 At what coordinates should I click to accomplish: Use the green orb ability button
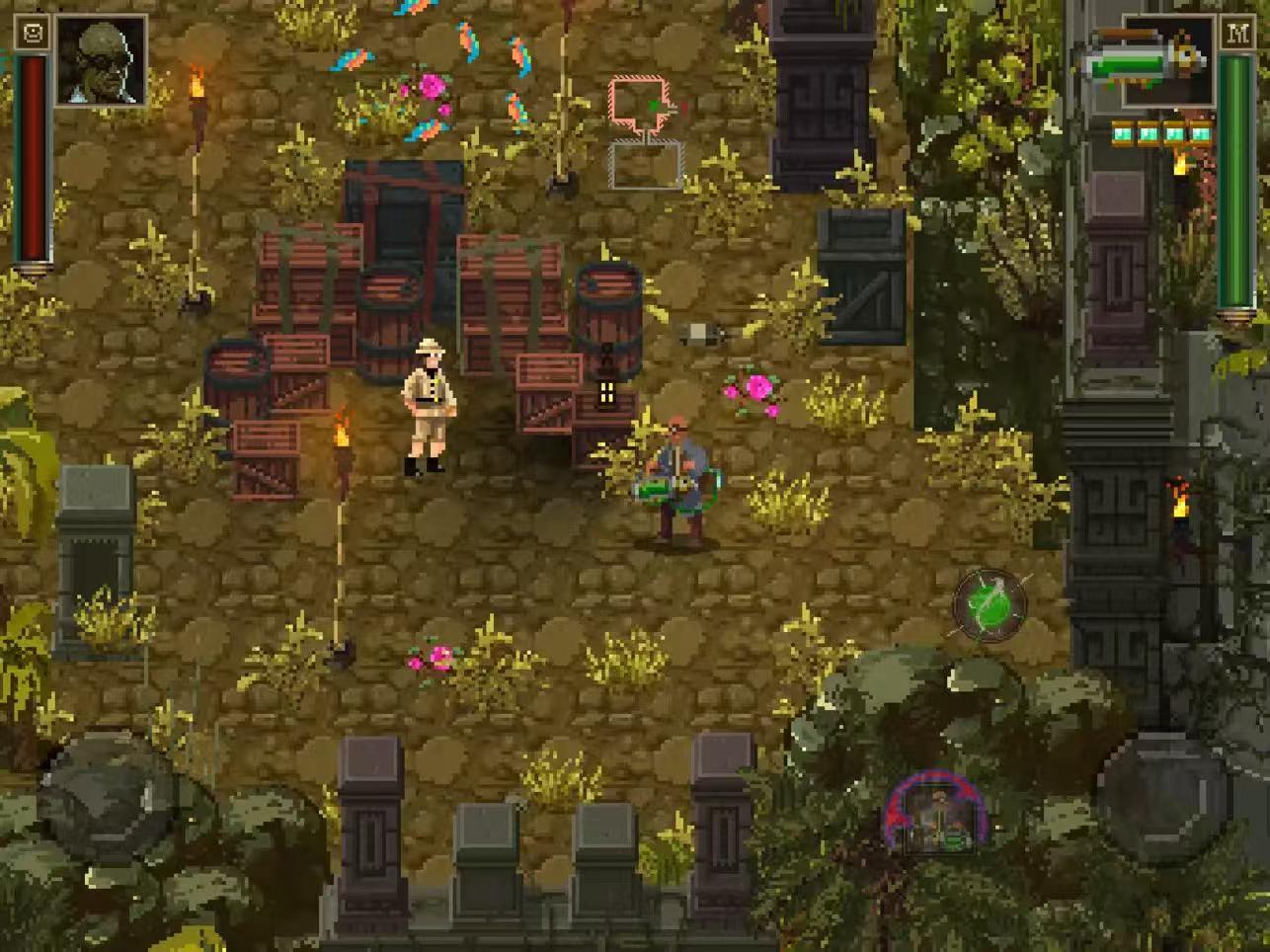990,604
